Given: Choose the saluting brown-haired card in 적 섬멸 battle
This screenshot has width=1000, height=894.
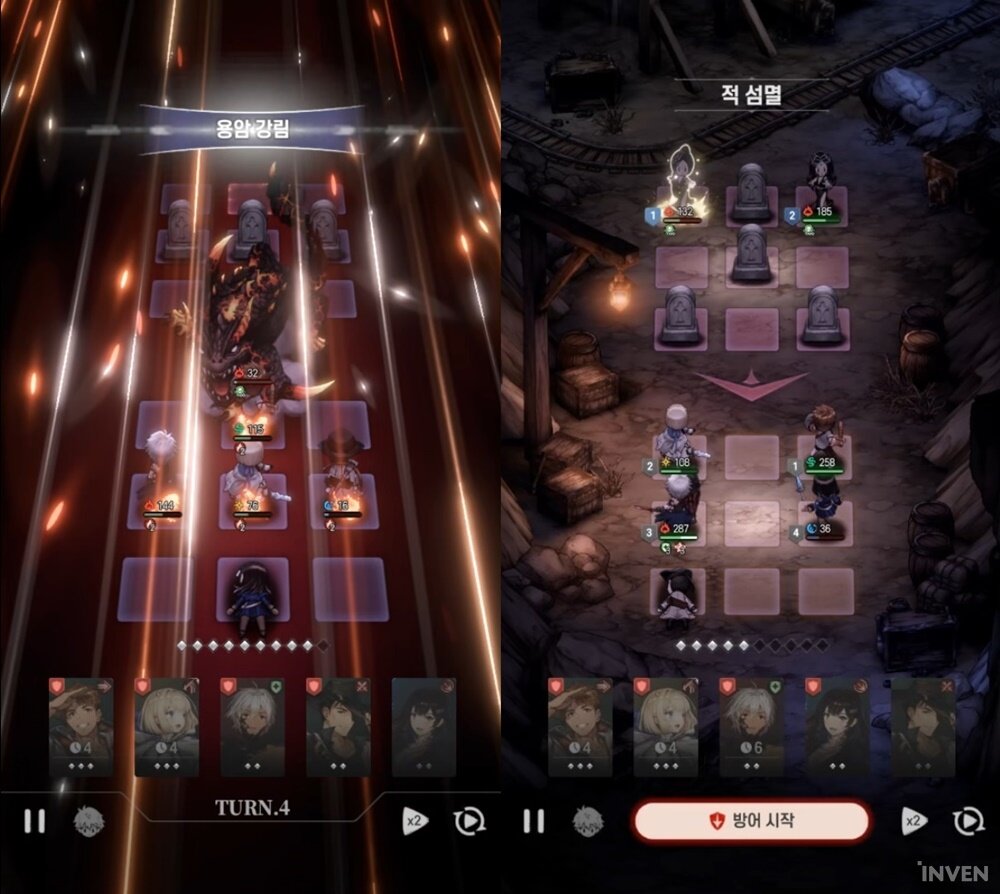Looking at the screenshot, I should [580, 727].
